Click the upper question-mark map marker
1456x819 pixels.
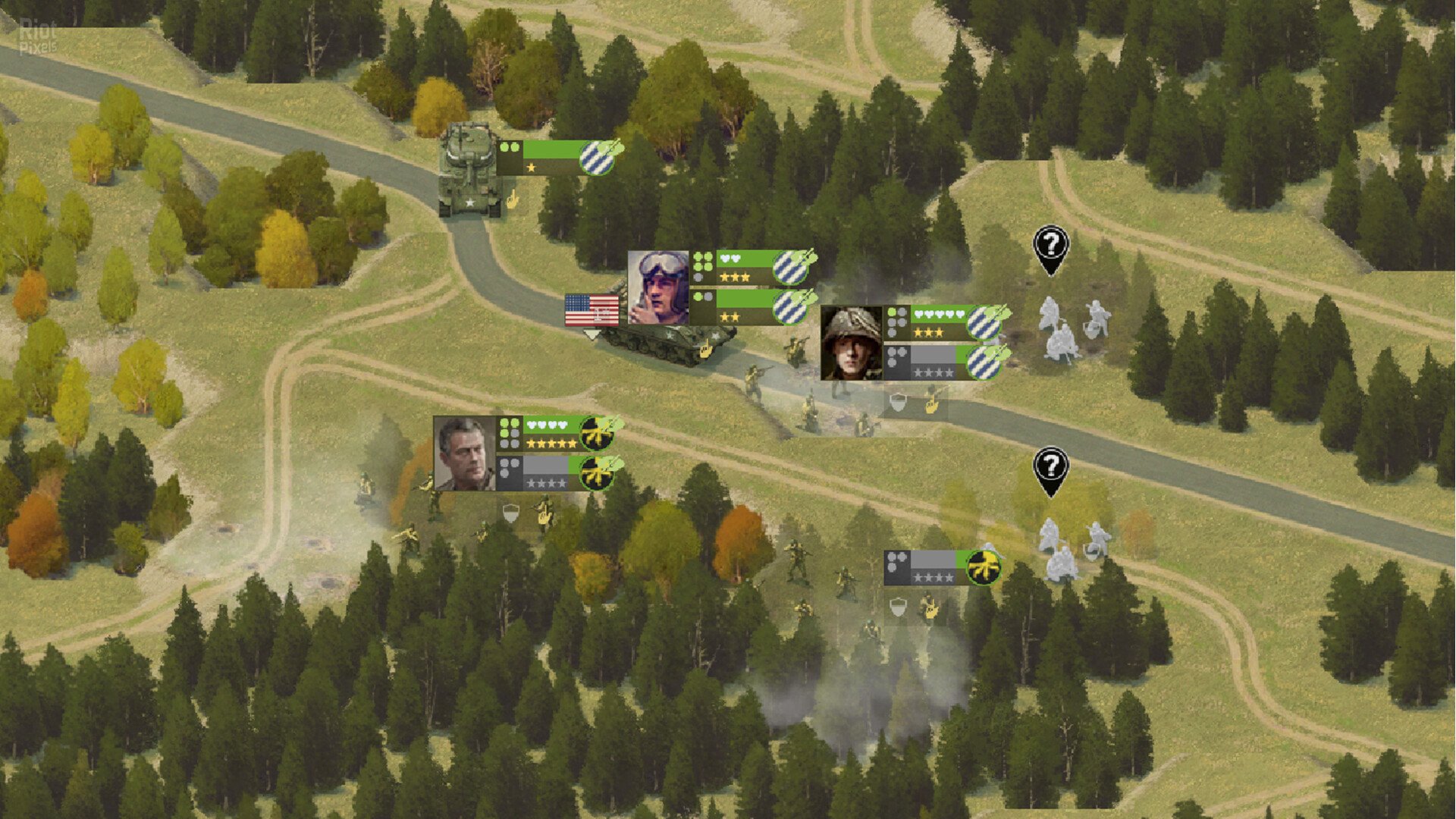[x=1050, y=244]
